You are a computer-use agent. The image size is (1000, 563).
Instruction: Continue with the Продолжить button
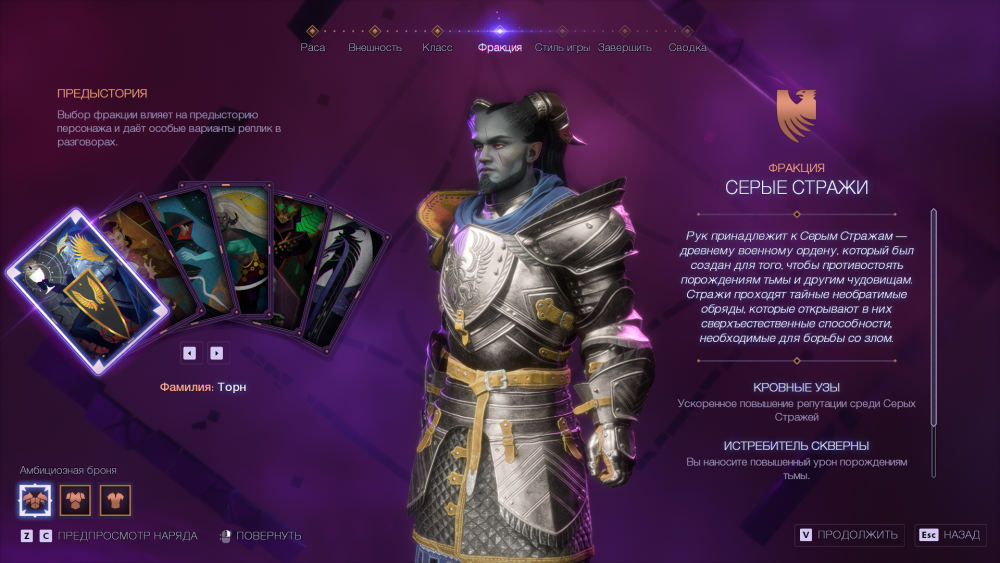coord(850,535)
